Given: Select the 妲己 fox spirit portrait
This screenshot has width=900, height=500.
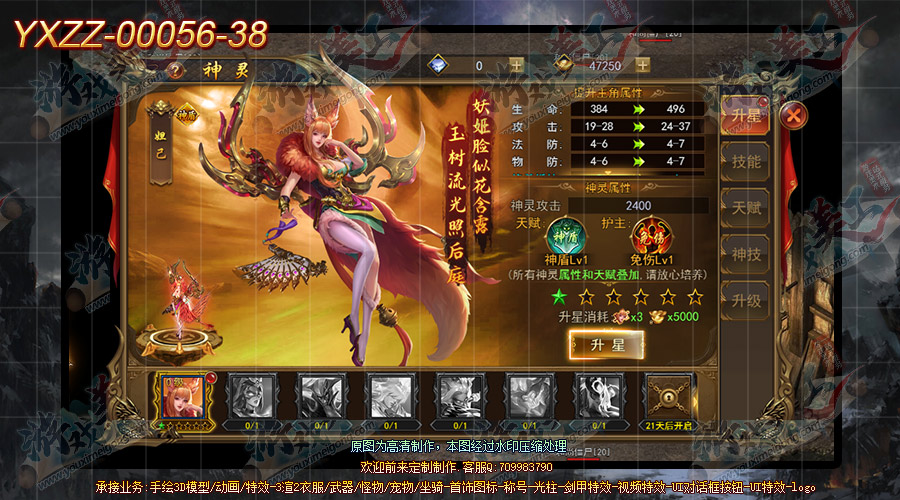Looking at the screenshot, I should pyautogui.click(x=182, y=396).
